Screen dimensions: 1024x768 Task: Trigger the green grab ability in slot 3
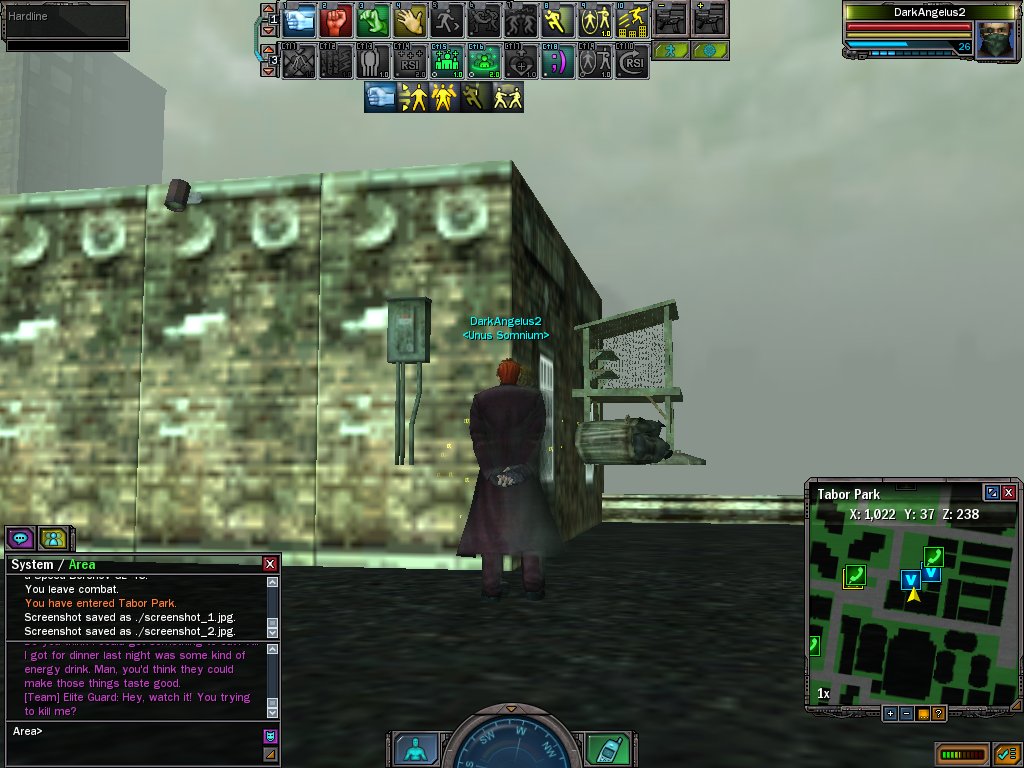[x=373, y=20]
